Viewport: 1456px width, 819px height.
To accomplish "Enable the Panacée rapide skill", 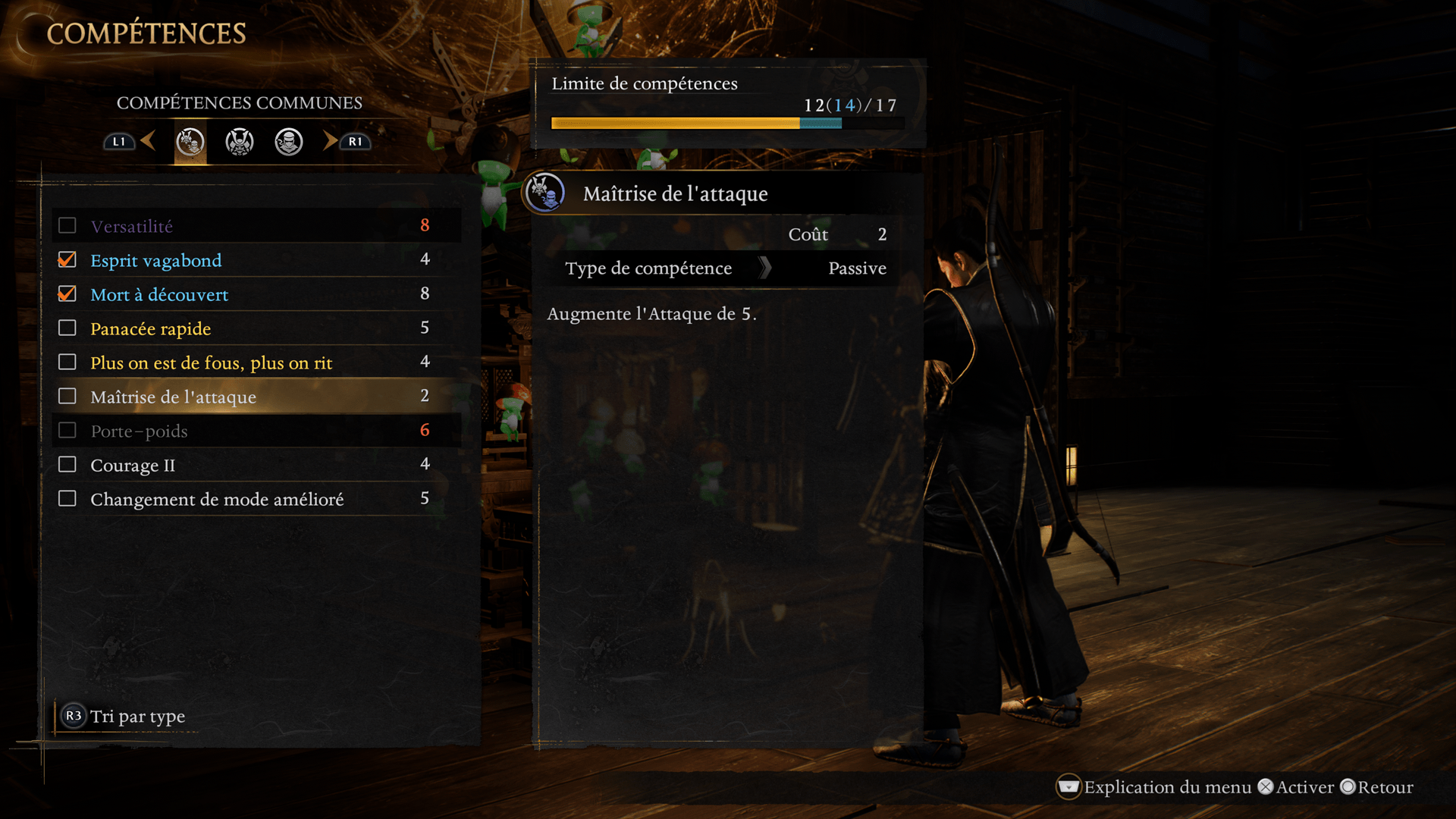I will (x=67, y=328).
